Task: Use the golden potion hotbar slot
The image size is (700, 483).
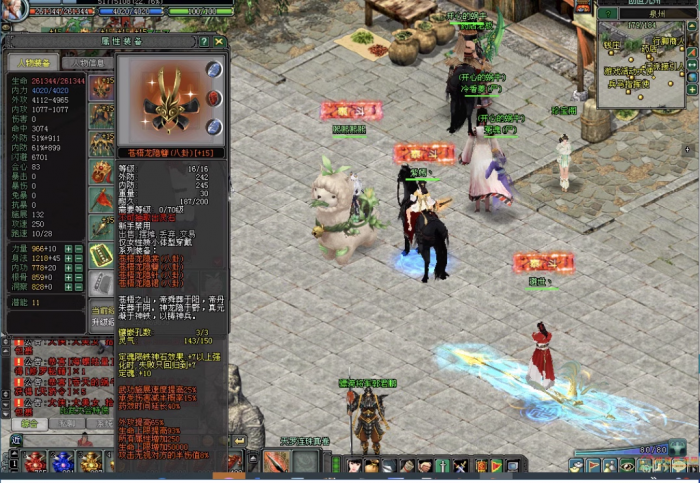Action: click(90, 462)
